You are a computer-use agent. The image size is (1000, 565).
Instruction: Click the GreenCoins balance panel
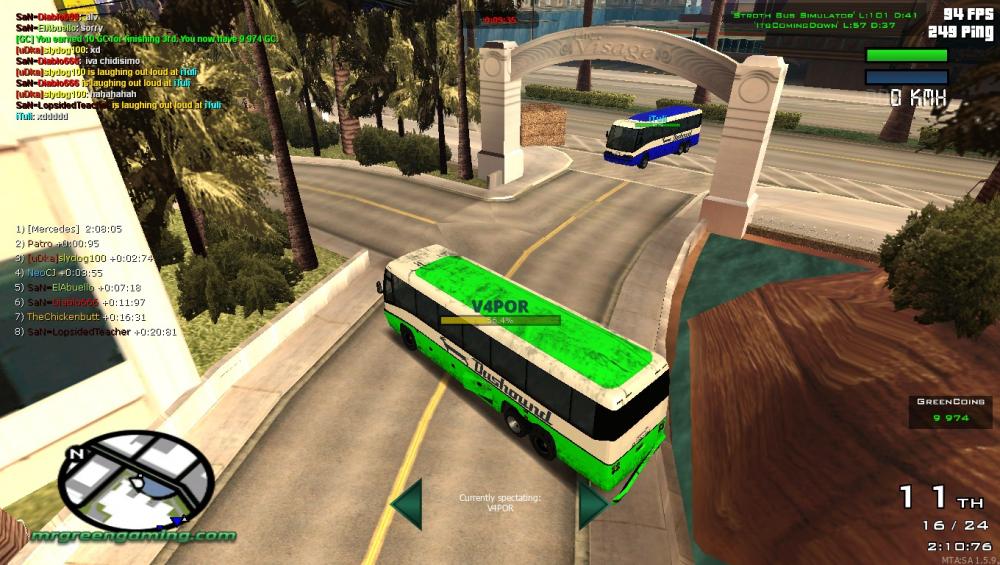pyautogui.click(x=950, y=410)
